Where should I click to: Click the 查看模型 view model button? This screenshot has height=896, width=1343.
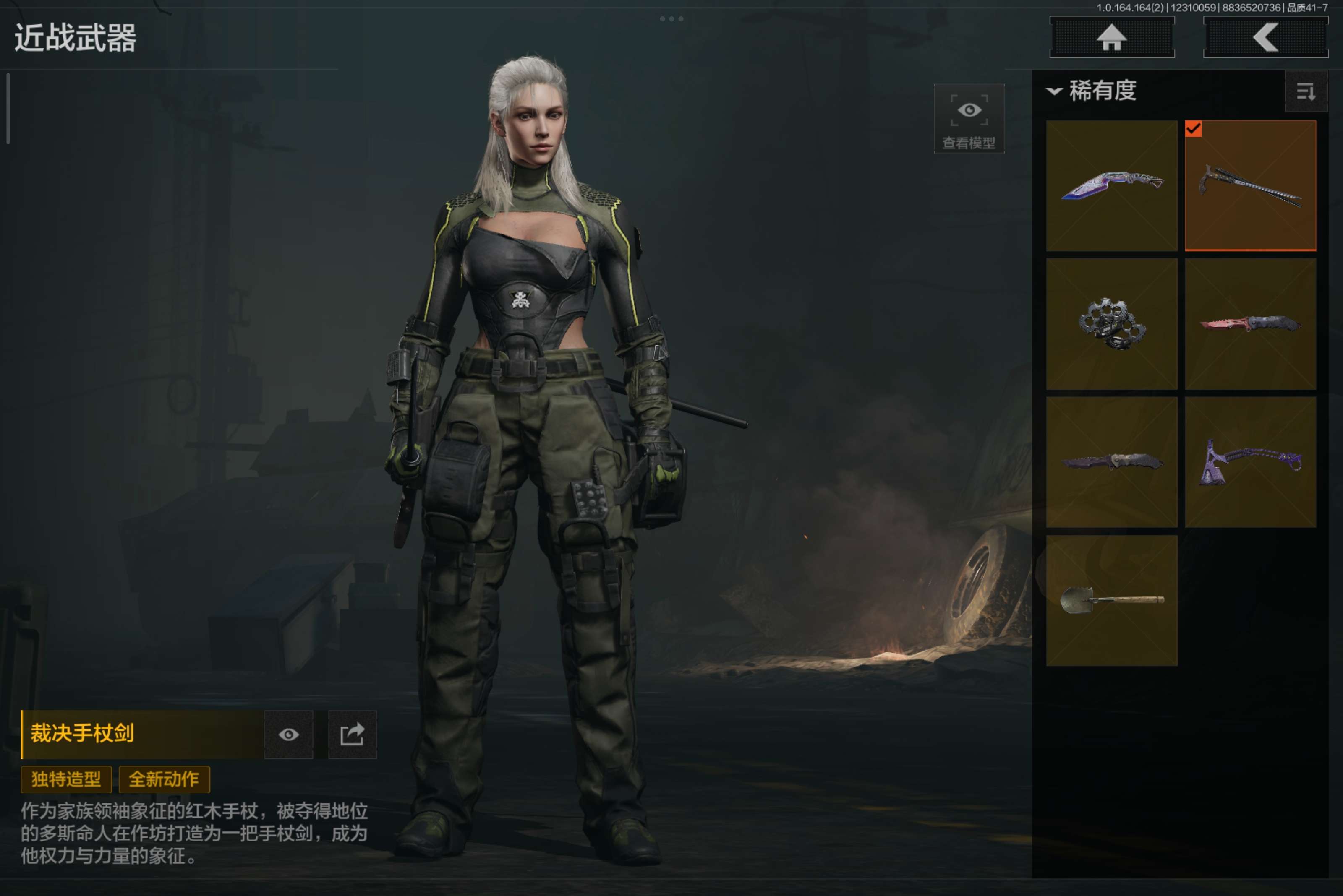(x=969, y=119)
